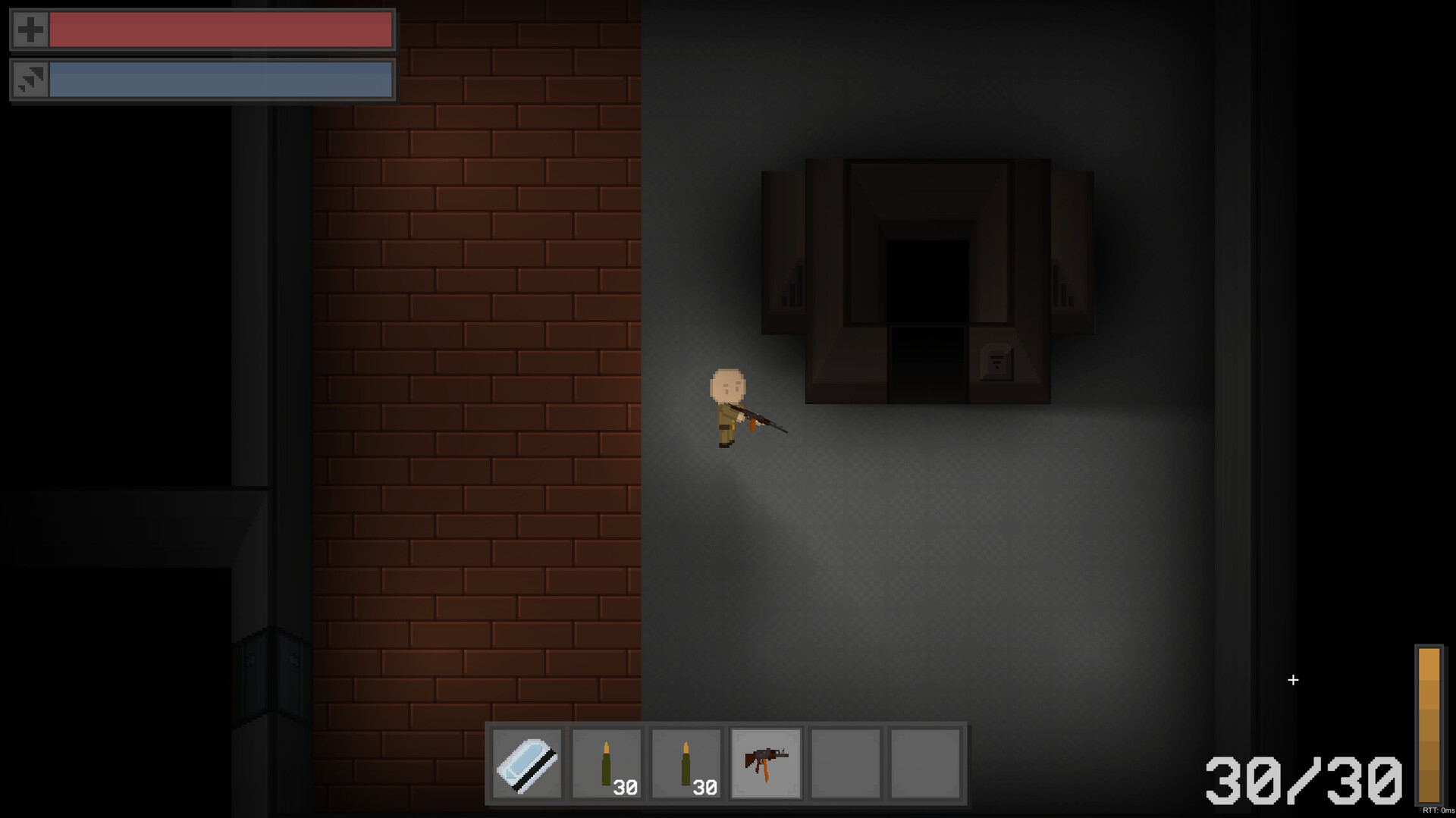Click the player character
Image resolution: width=1456 pixels, height=818 pixels.
[x=728, y=402]
